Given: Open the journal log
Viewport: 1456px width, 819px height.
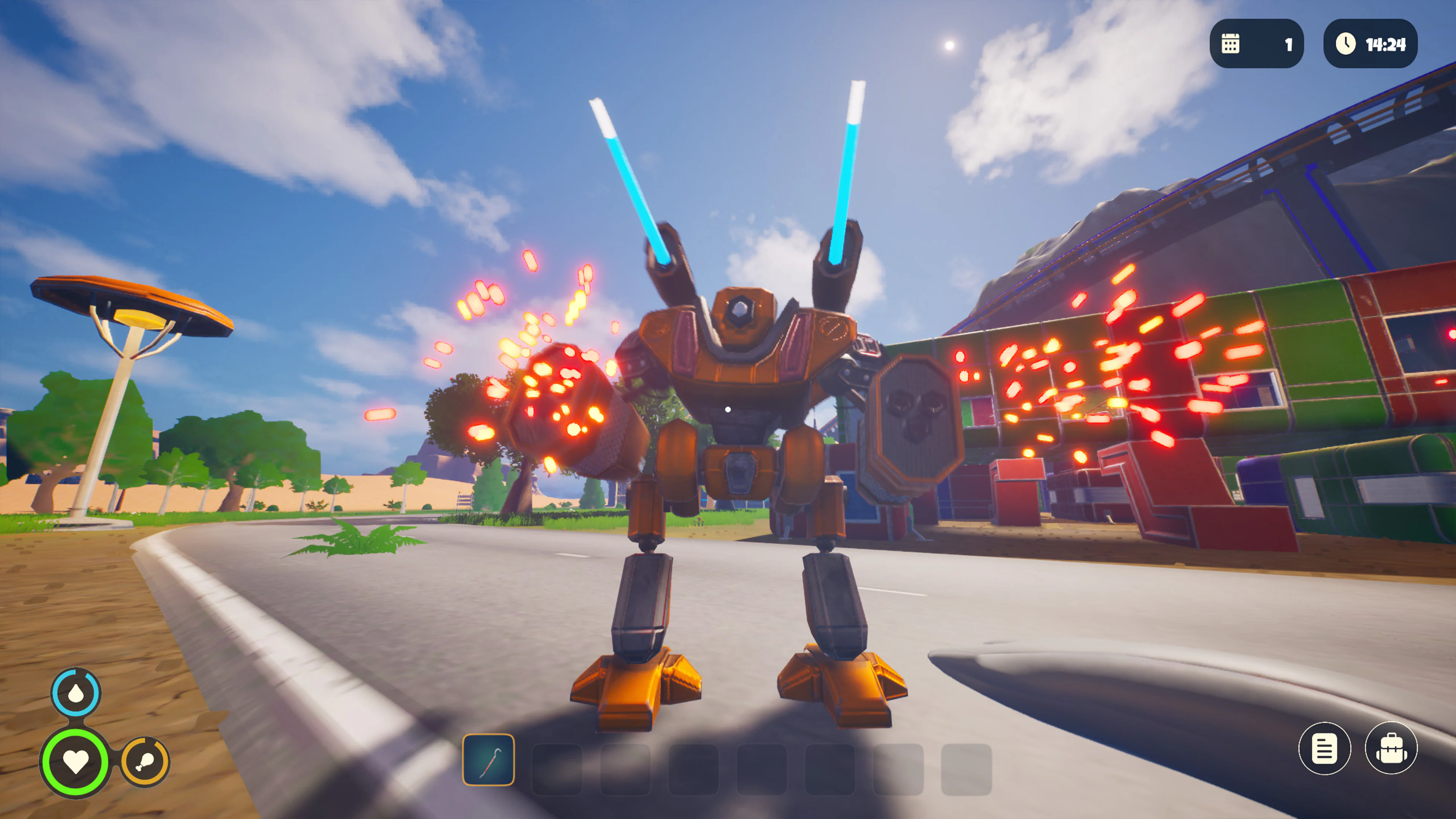Looking at the screenshot, I should (1324, 747).
